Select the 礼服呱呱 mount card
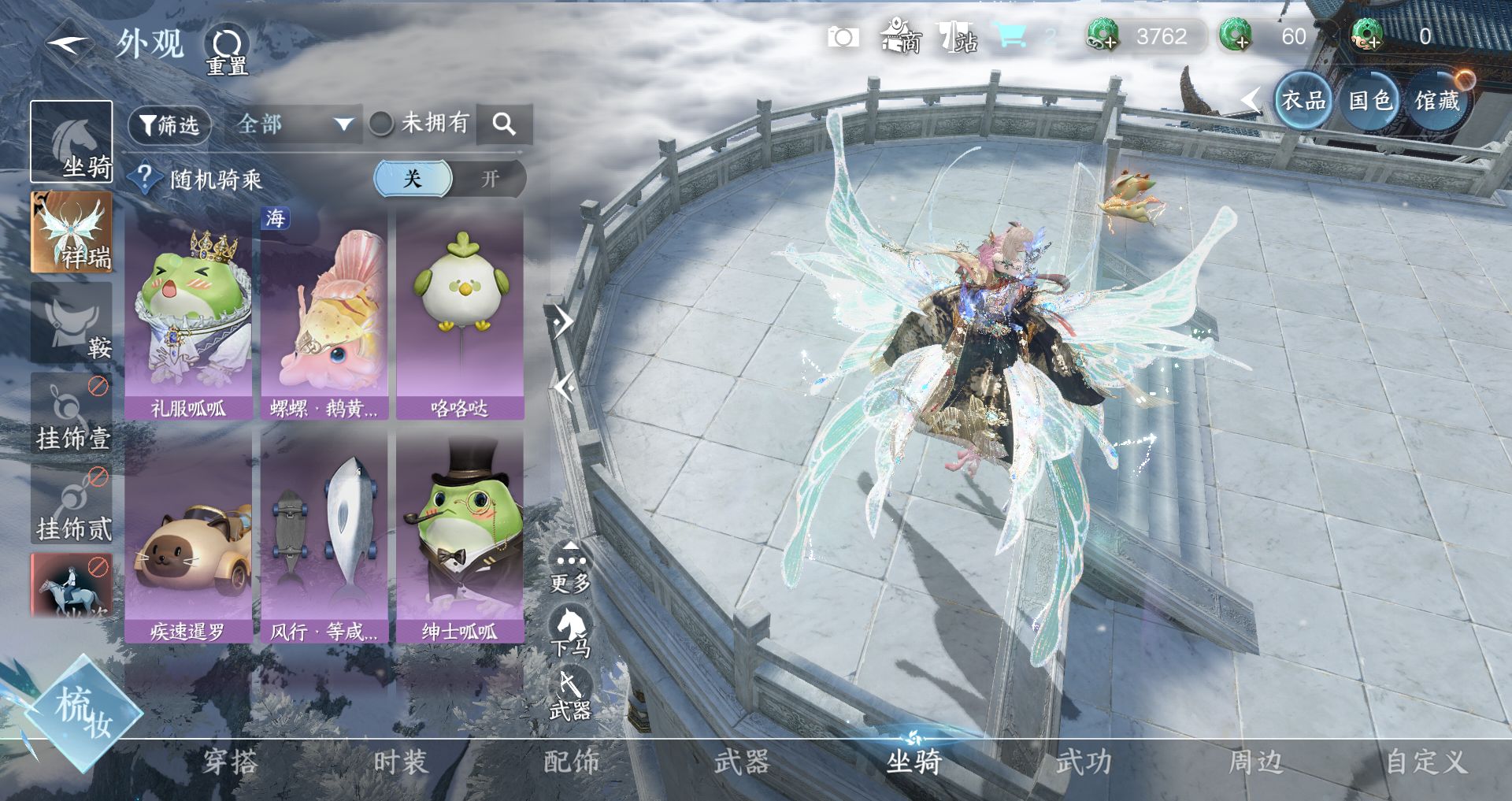1512x801 pixels. click(188, 315)
